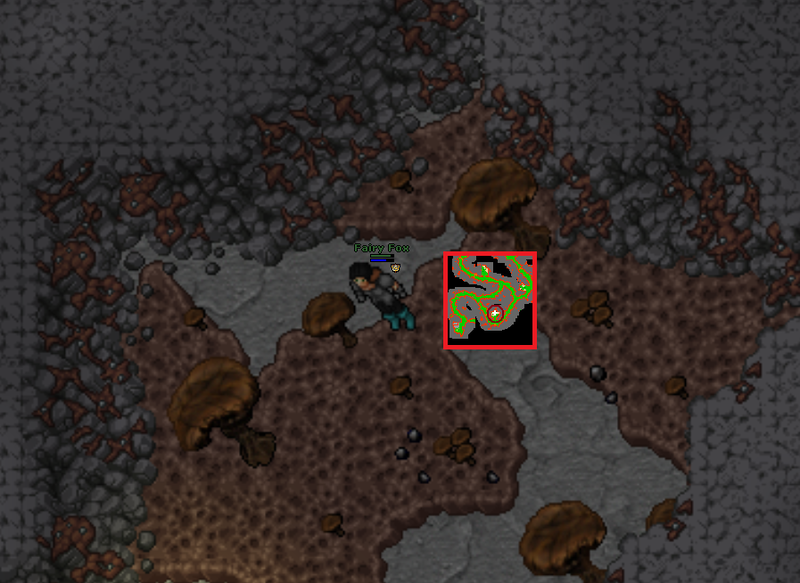Select the circled white cross marker on minimap
The image size is (800, 583).
[x=495, y=314]
